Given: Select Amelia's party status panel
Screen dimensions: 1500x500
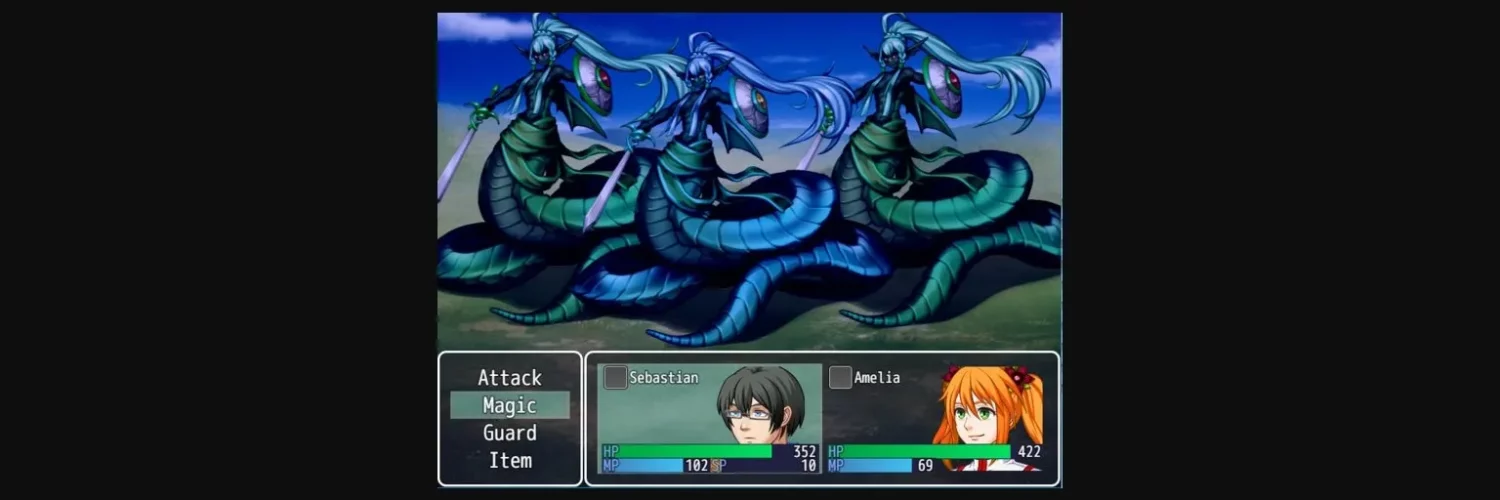Looking at the screenshot, I should pos(935,418).
